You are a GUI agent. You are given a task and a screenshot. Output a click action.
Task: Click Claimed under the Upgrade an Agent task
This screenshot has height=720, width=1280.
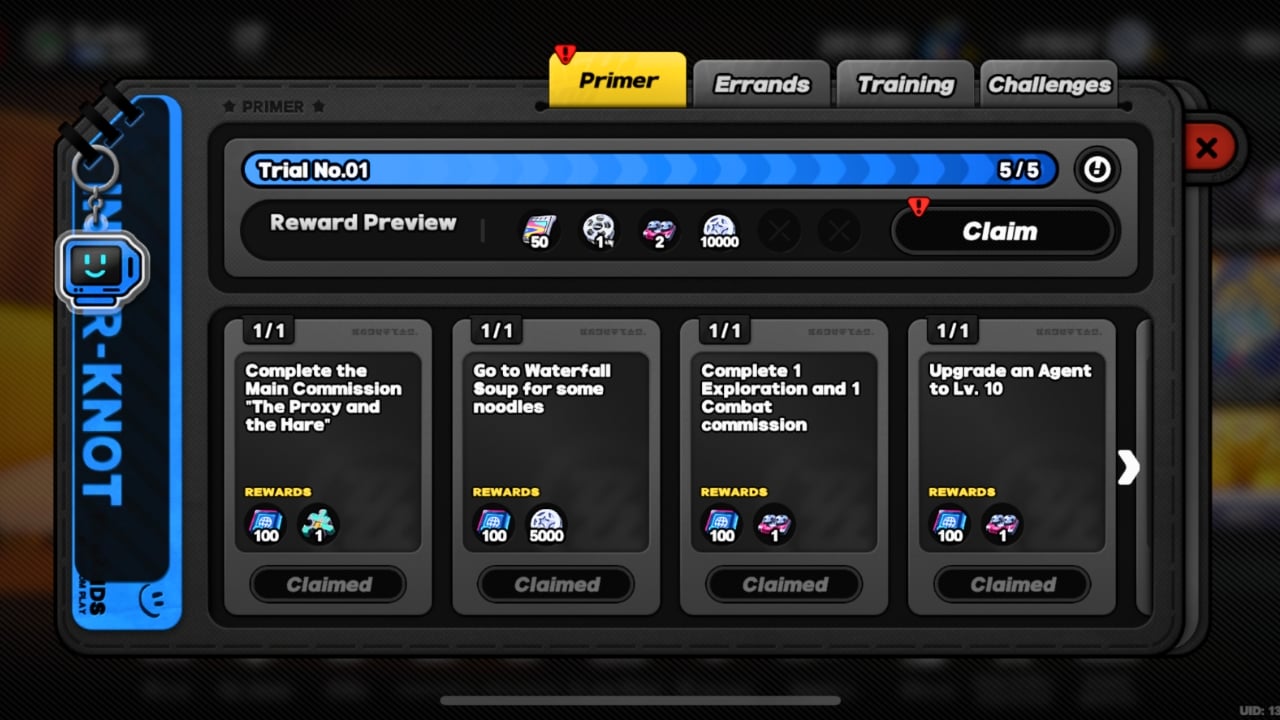point(1011,585)
